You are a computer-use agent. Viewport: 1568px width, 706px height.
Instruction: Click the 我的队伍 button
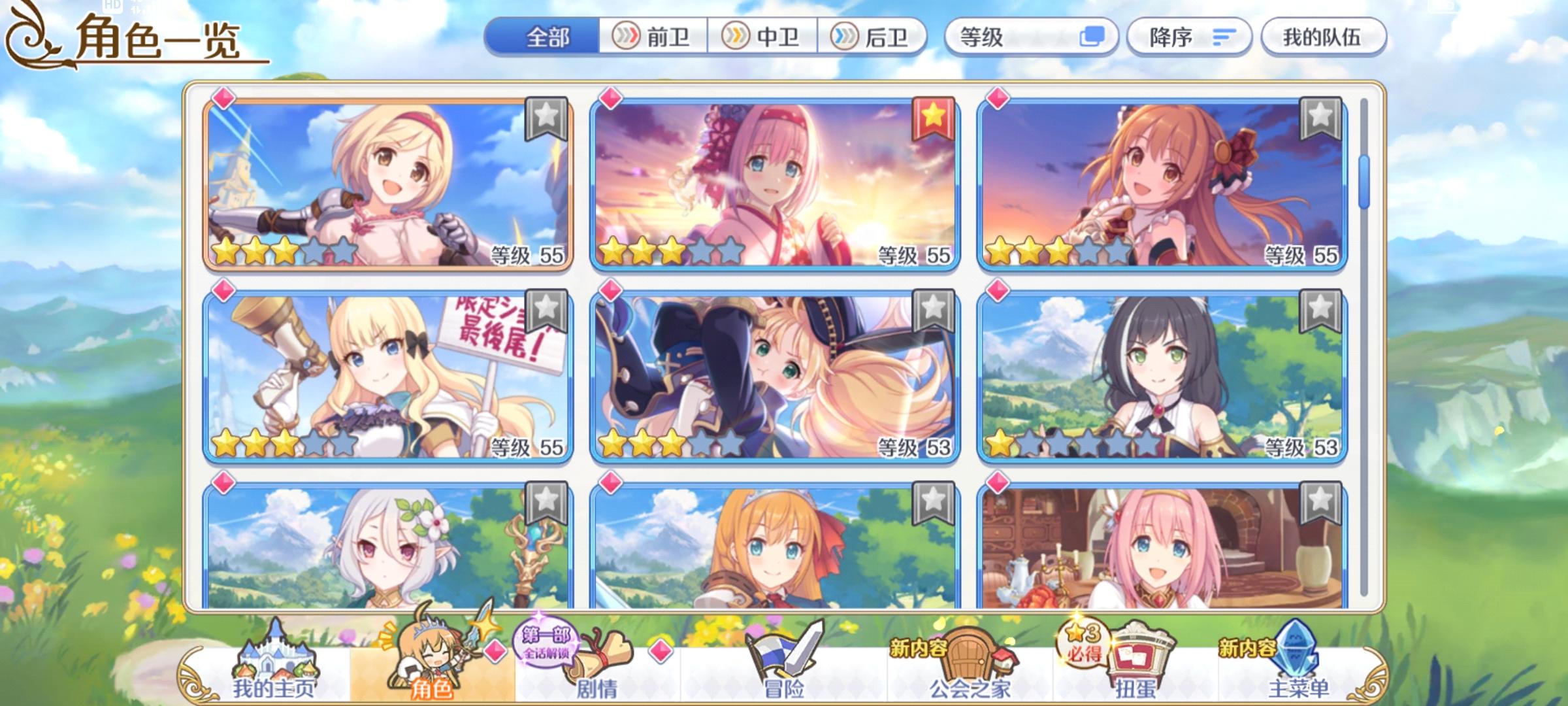coord(1324,37)
